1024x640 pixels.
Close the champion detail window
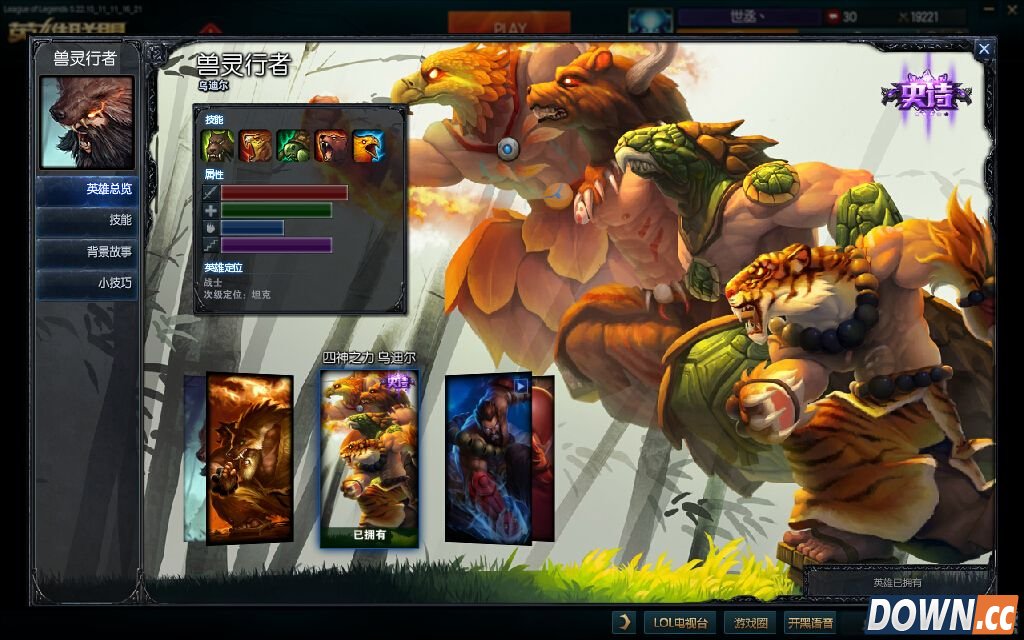[x=984, y=49]
